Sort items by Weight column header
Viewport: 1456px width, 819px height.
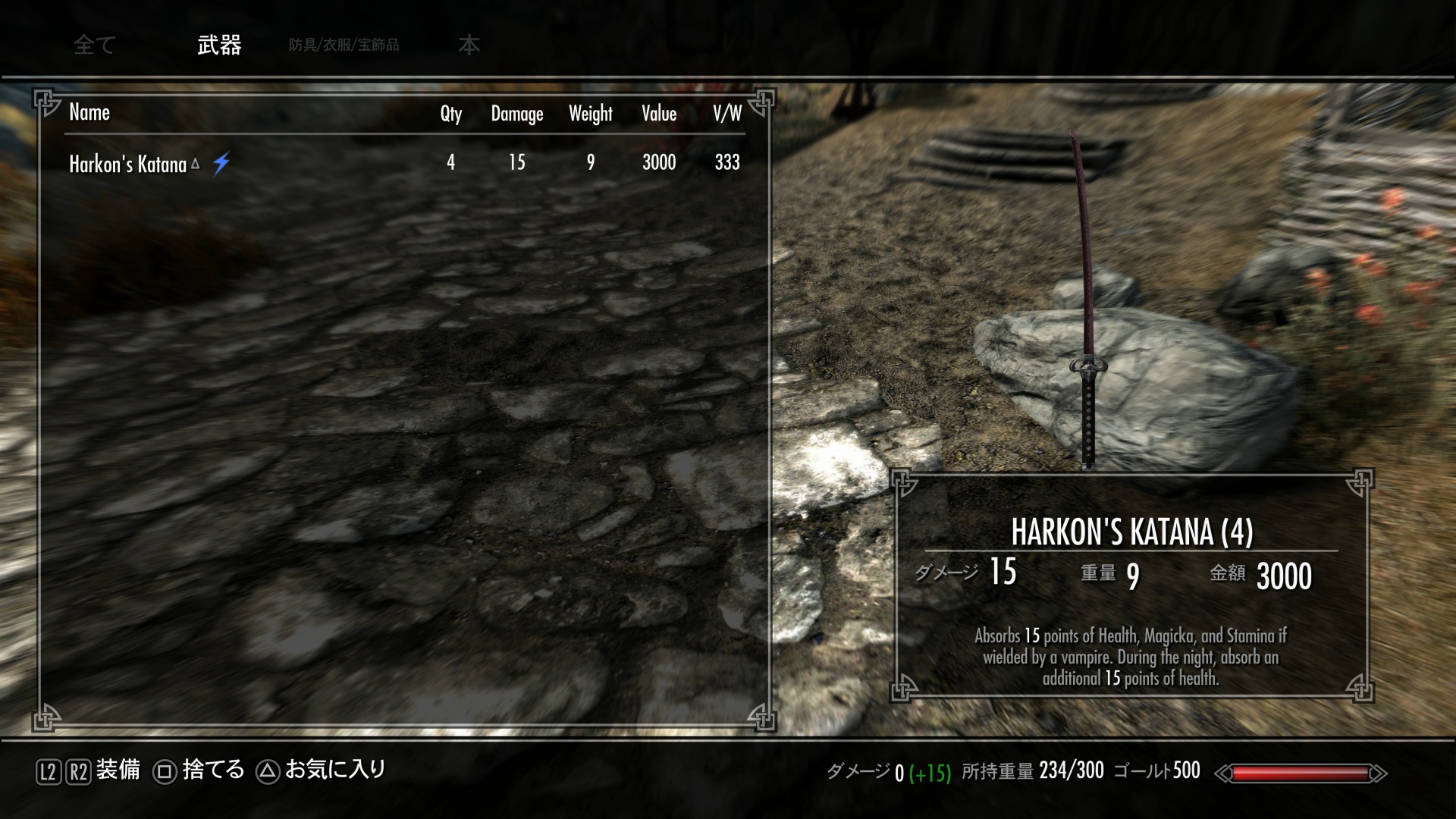(590, 114)
